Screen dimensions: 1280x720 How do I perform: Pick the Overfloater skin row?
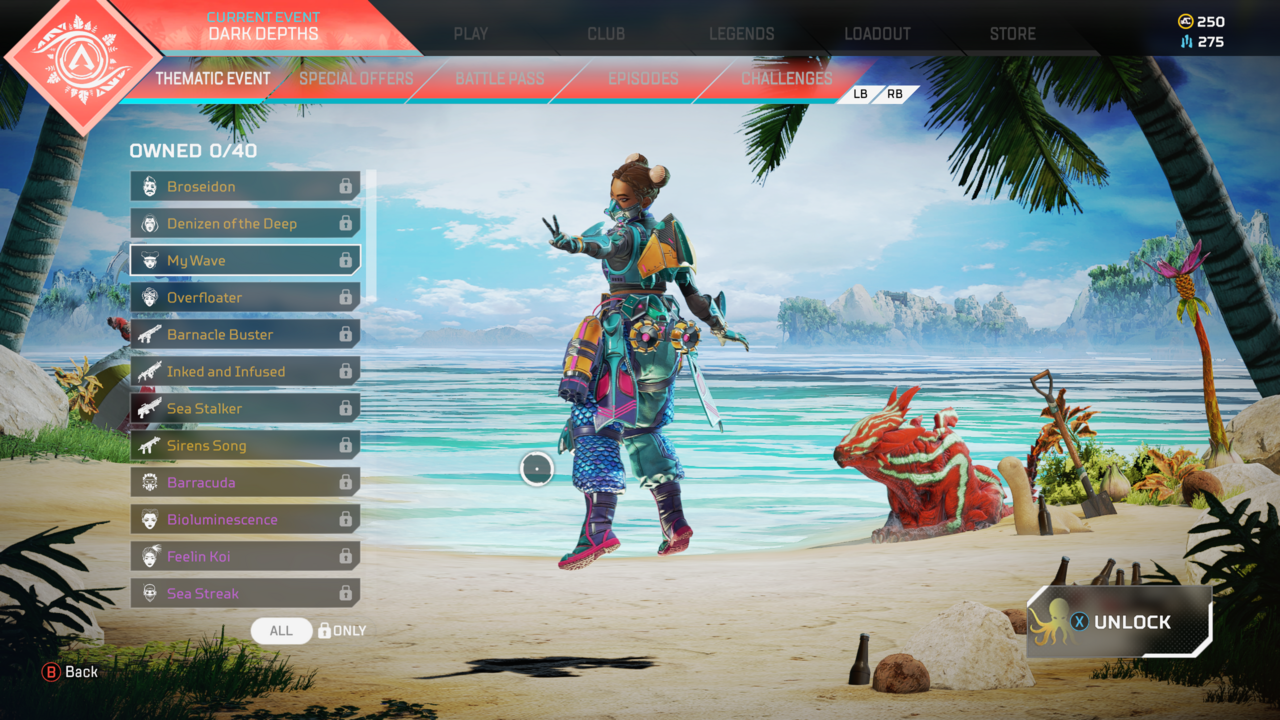[245, 298]
